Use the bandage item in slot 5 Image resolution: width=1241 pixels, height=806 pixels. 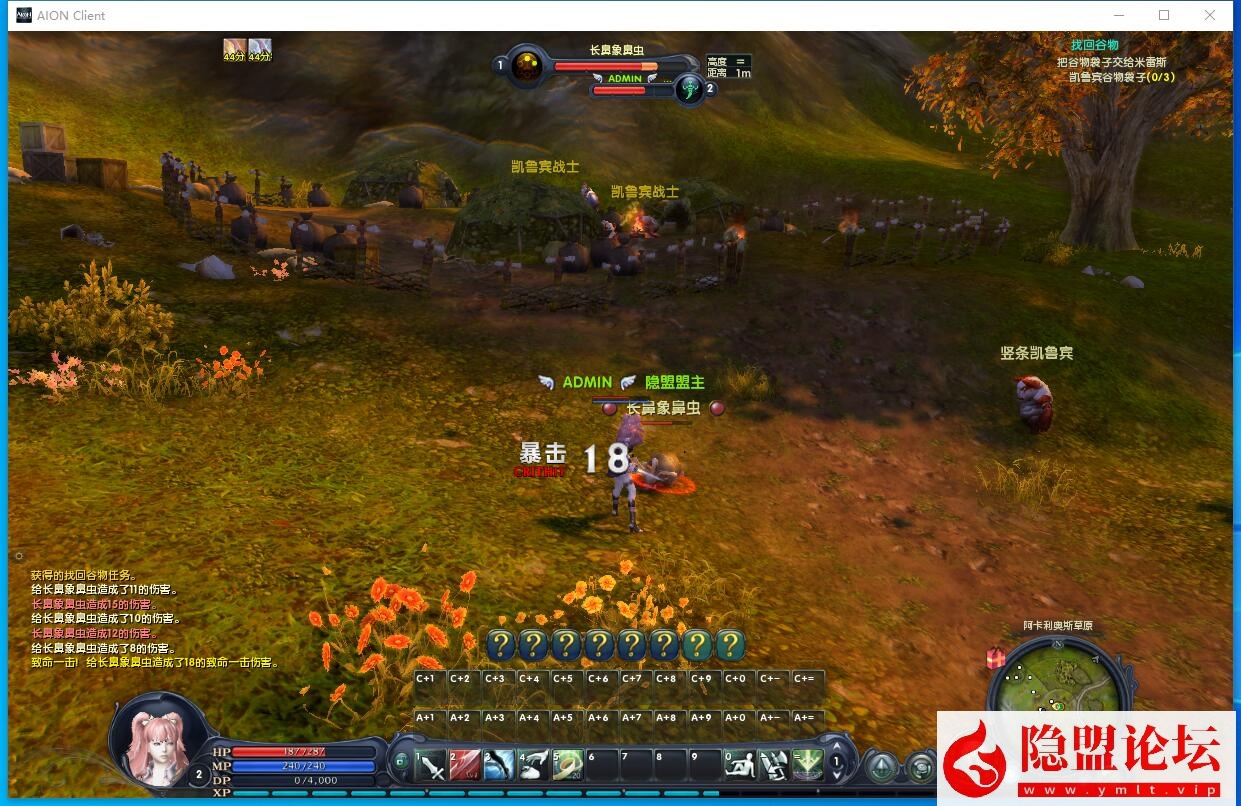tap(567, 766)
